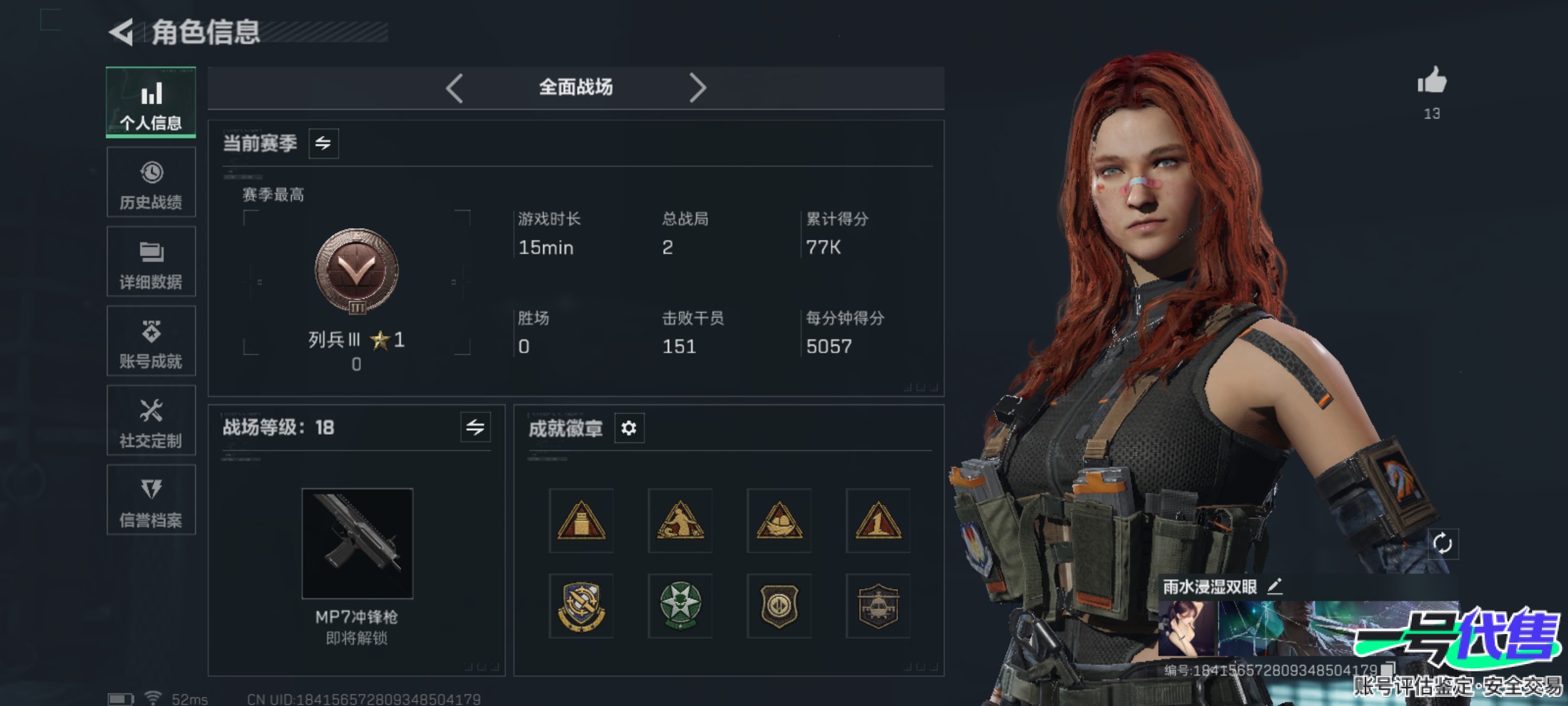Select the helicopter achievement badge

878,606
